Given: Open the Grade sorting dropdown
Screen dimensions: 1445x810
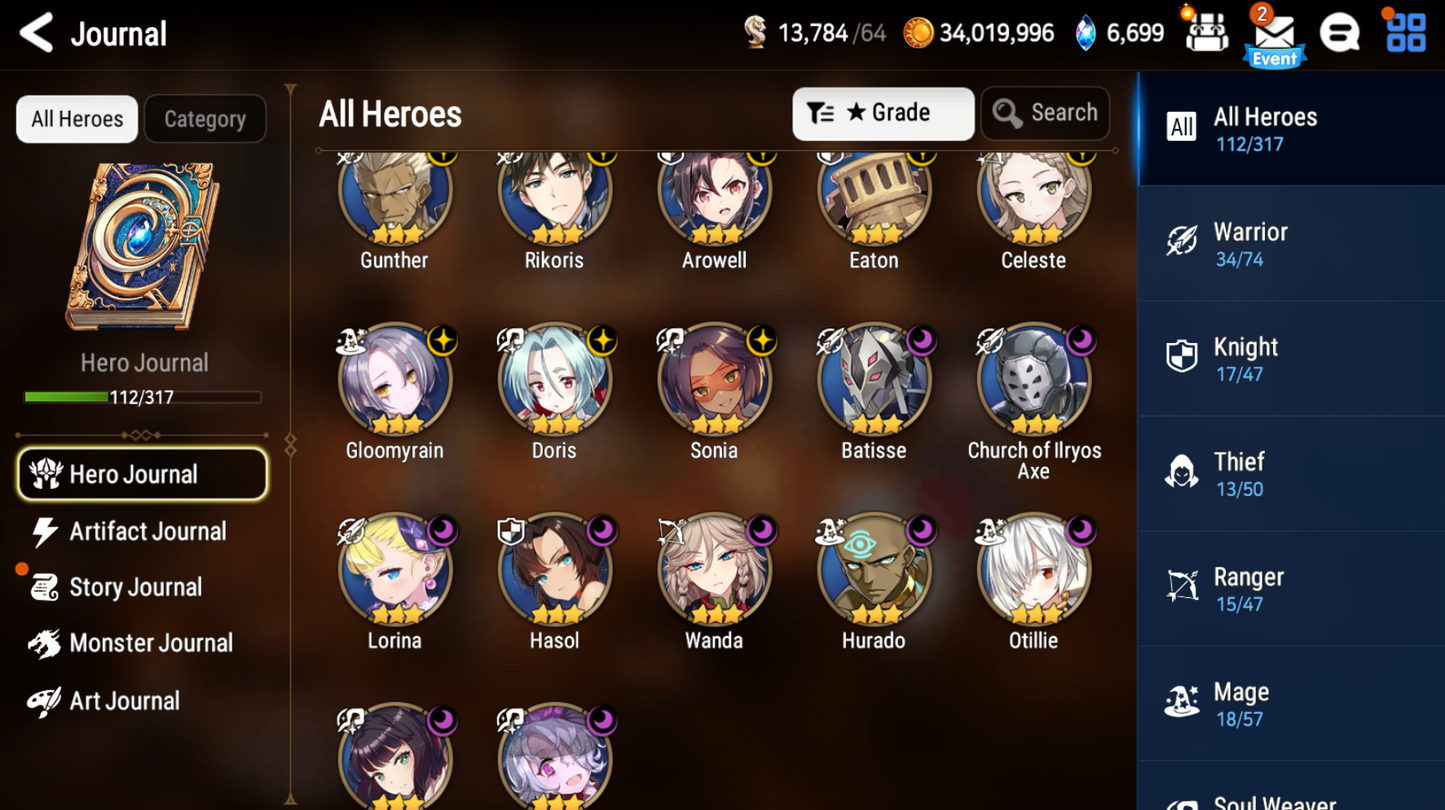Looking at the screenshot, I should 882,113.
